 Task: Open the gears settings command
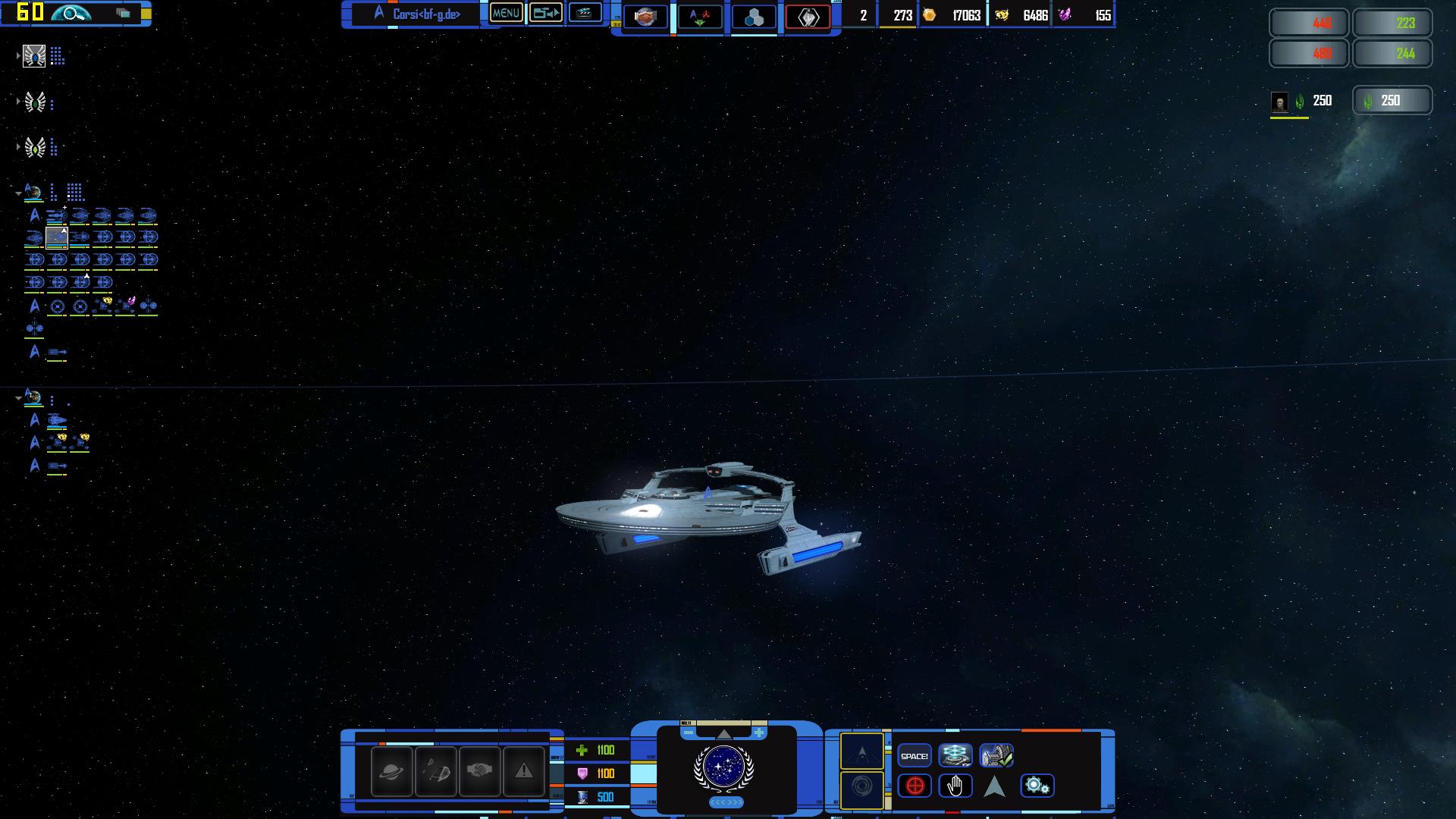tap(1037, 786)
